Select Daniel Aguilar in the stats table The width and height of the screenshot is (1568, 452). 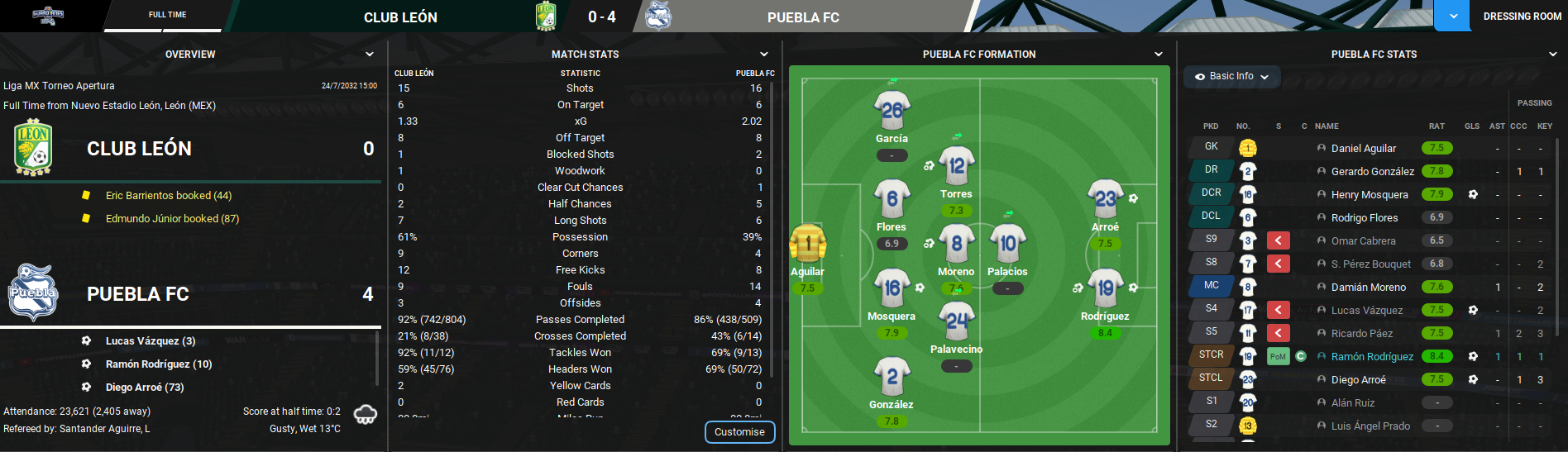[1363, 149]
